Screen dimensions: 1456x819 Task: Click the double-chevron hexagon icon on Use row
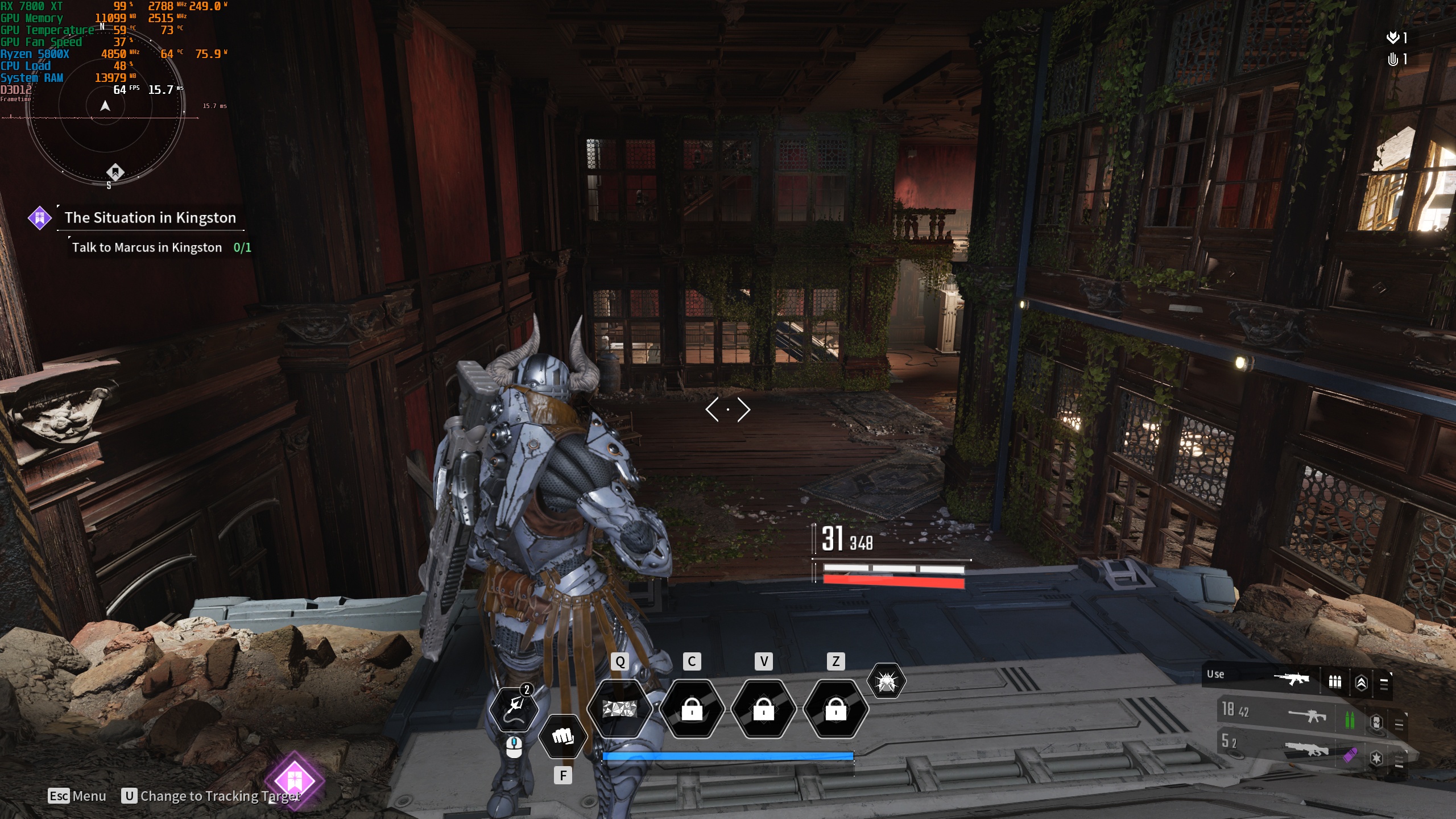(1362, 682)
